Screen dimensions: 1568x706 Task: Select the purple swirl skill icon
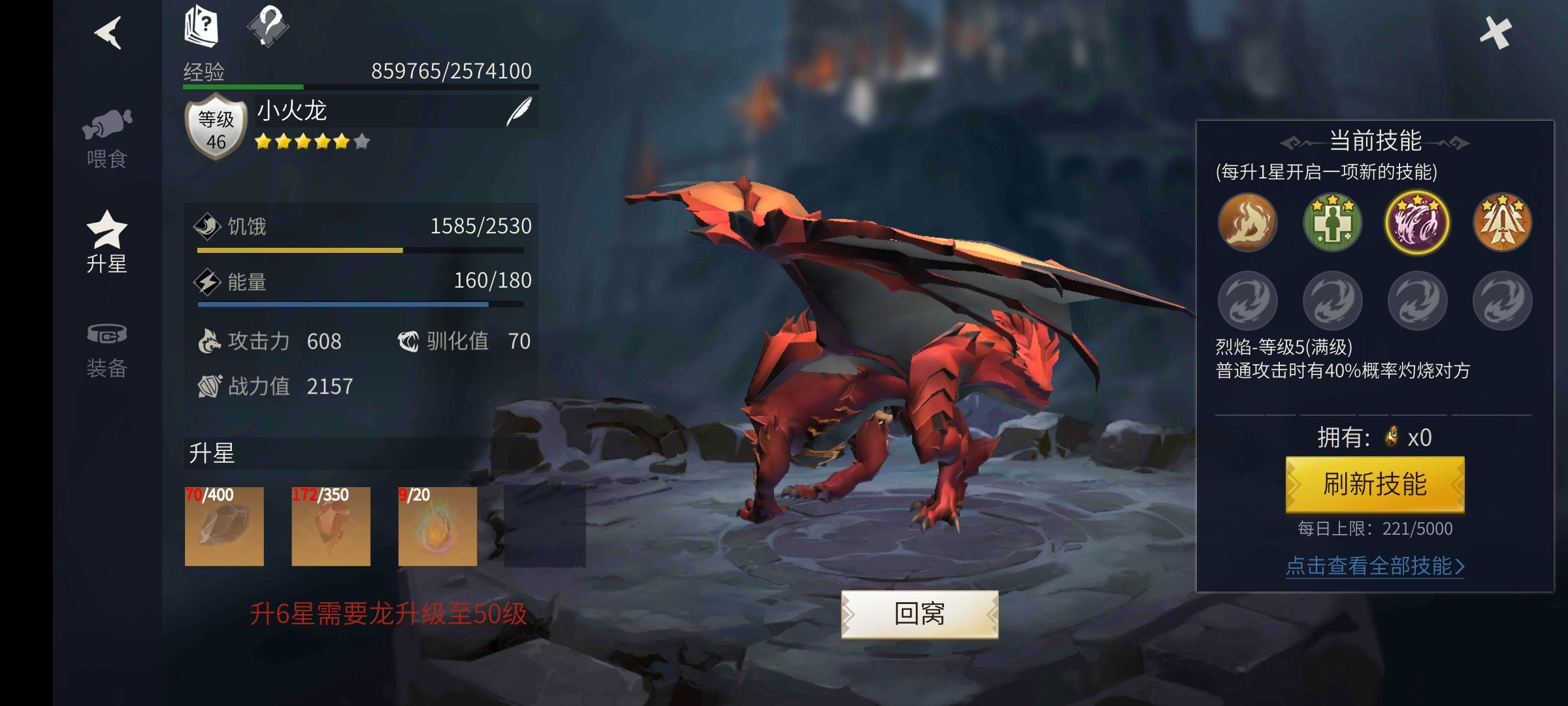coord(1417,222)
